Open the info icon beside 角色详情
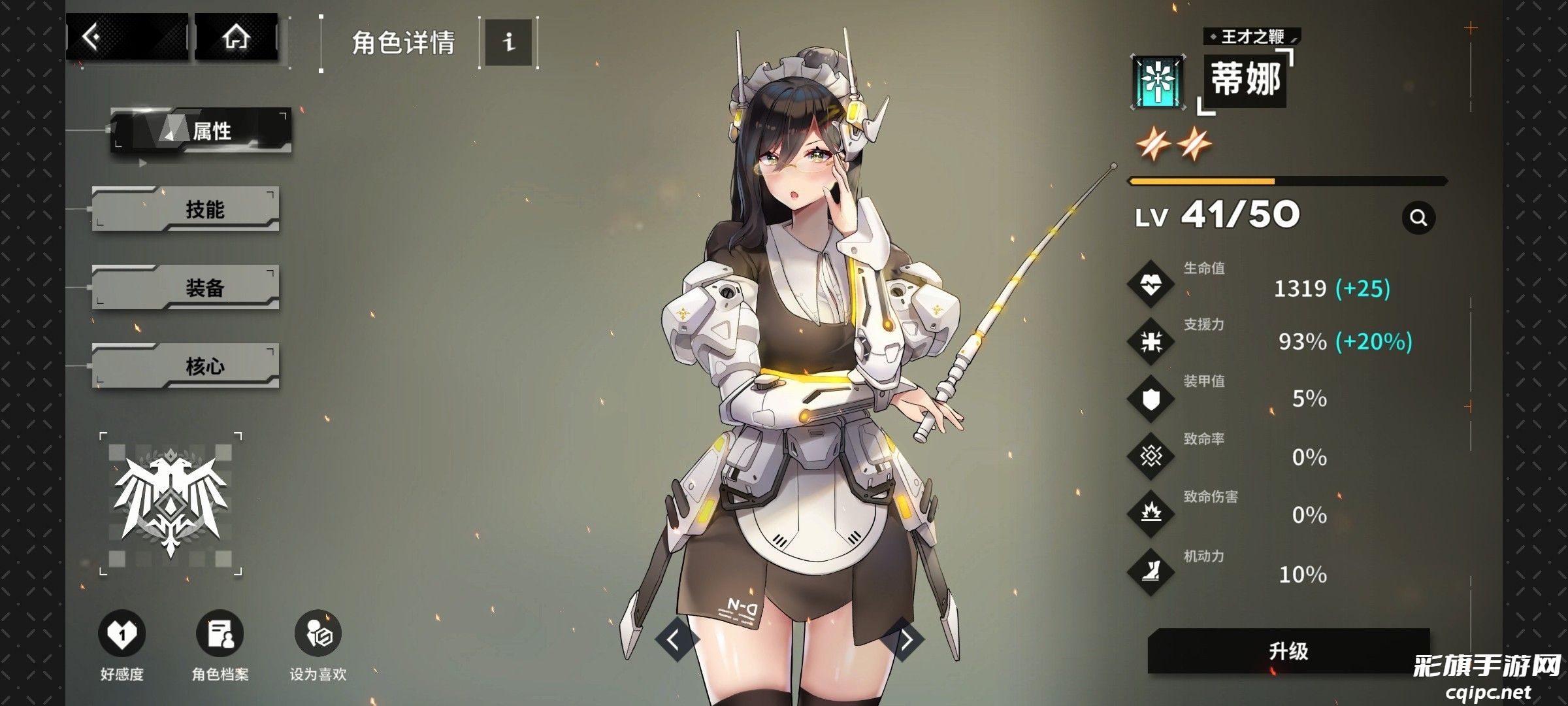The image size is (1568, 706). pos(508,42)
